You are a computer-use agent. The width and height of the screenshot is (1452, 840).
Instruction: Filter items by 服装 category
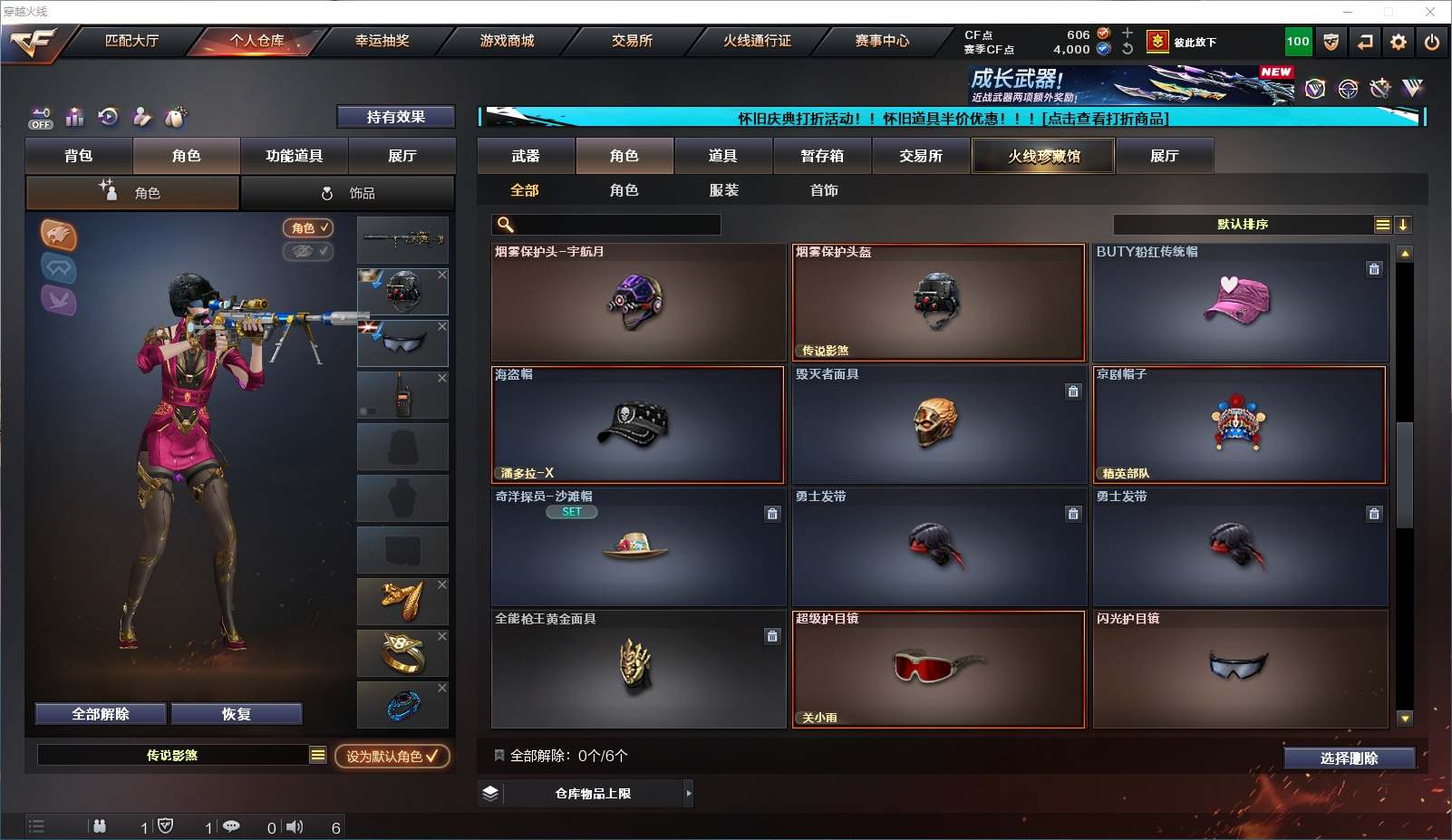[723, 190]
